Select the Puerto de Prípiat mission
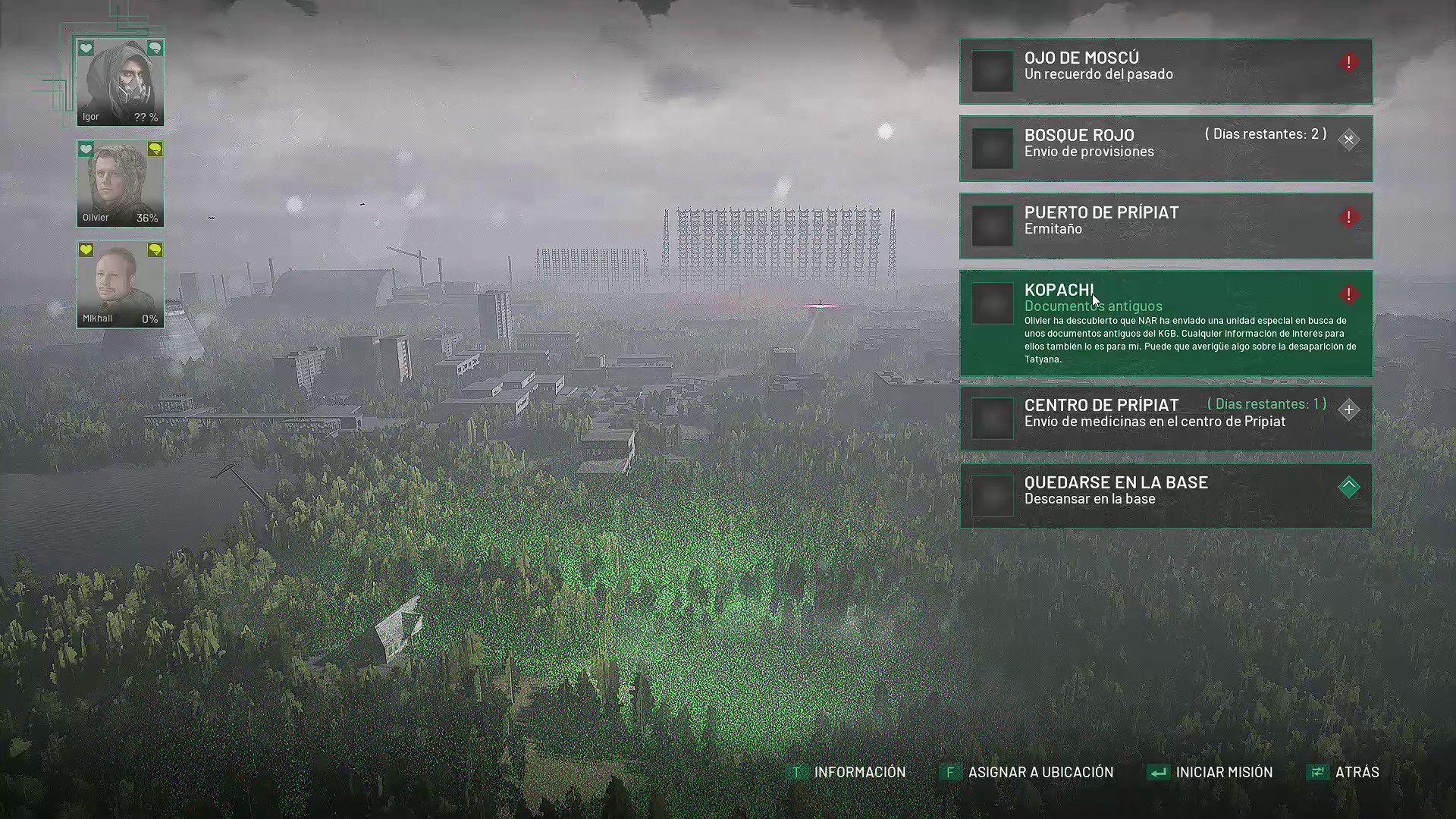Viewport: 1456px width, 819px height. point(1166,226)
